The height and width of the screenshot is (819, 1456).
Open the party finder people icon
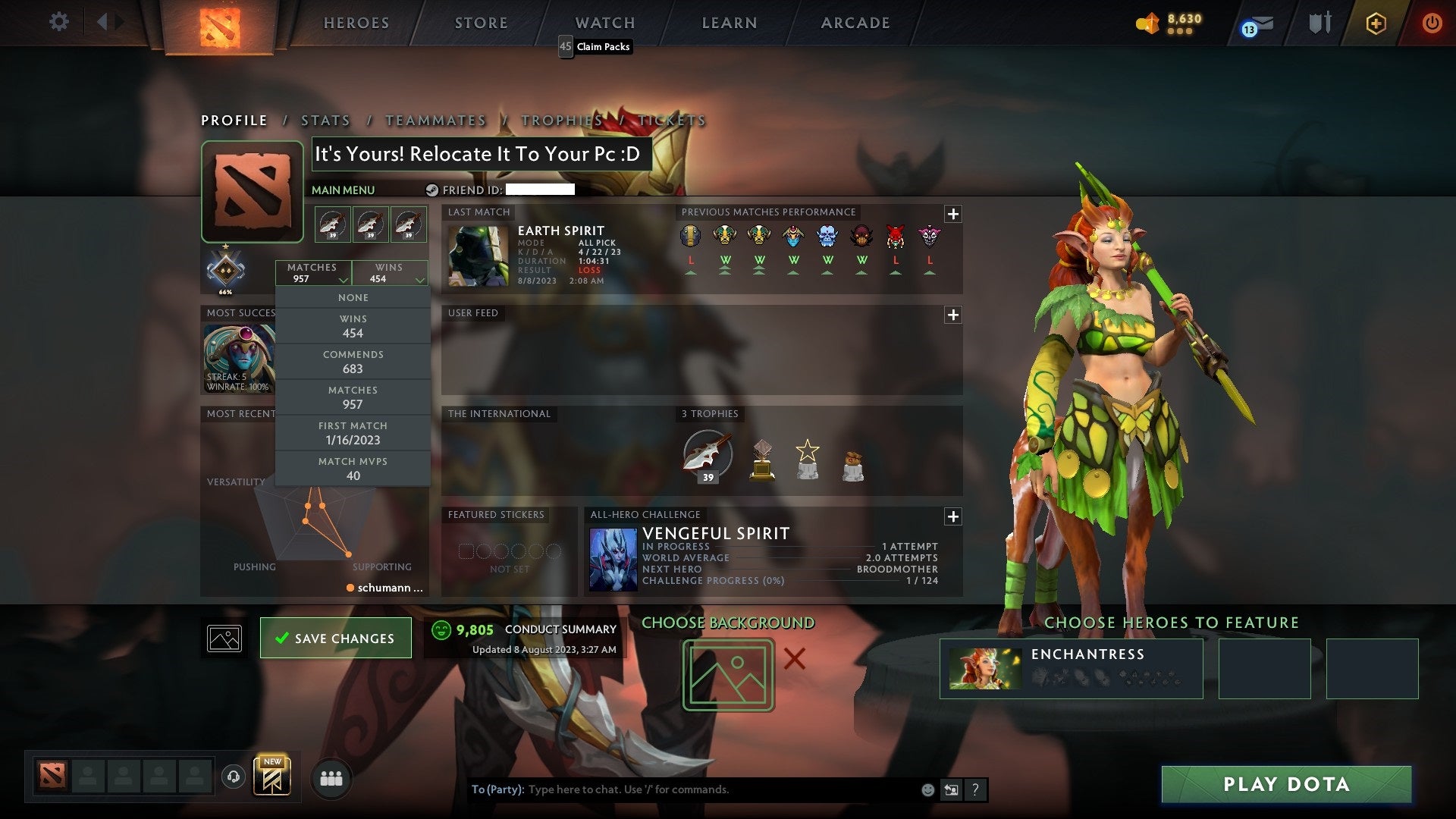[x=331, y=777]
